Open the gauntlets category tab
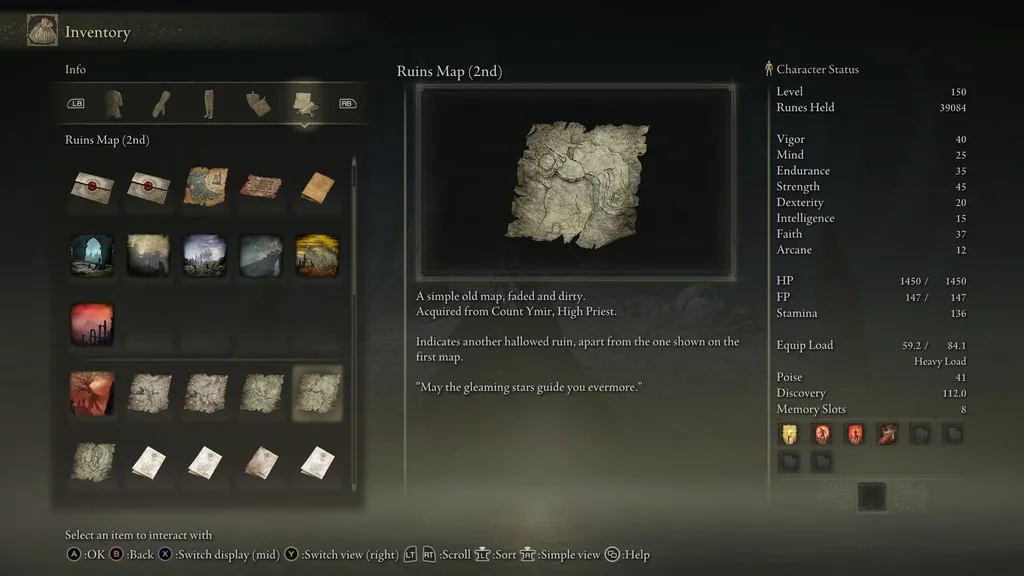Screen dimensions: 1024x576 (x=162, y=103)
